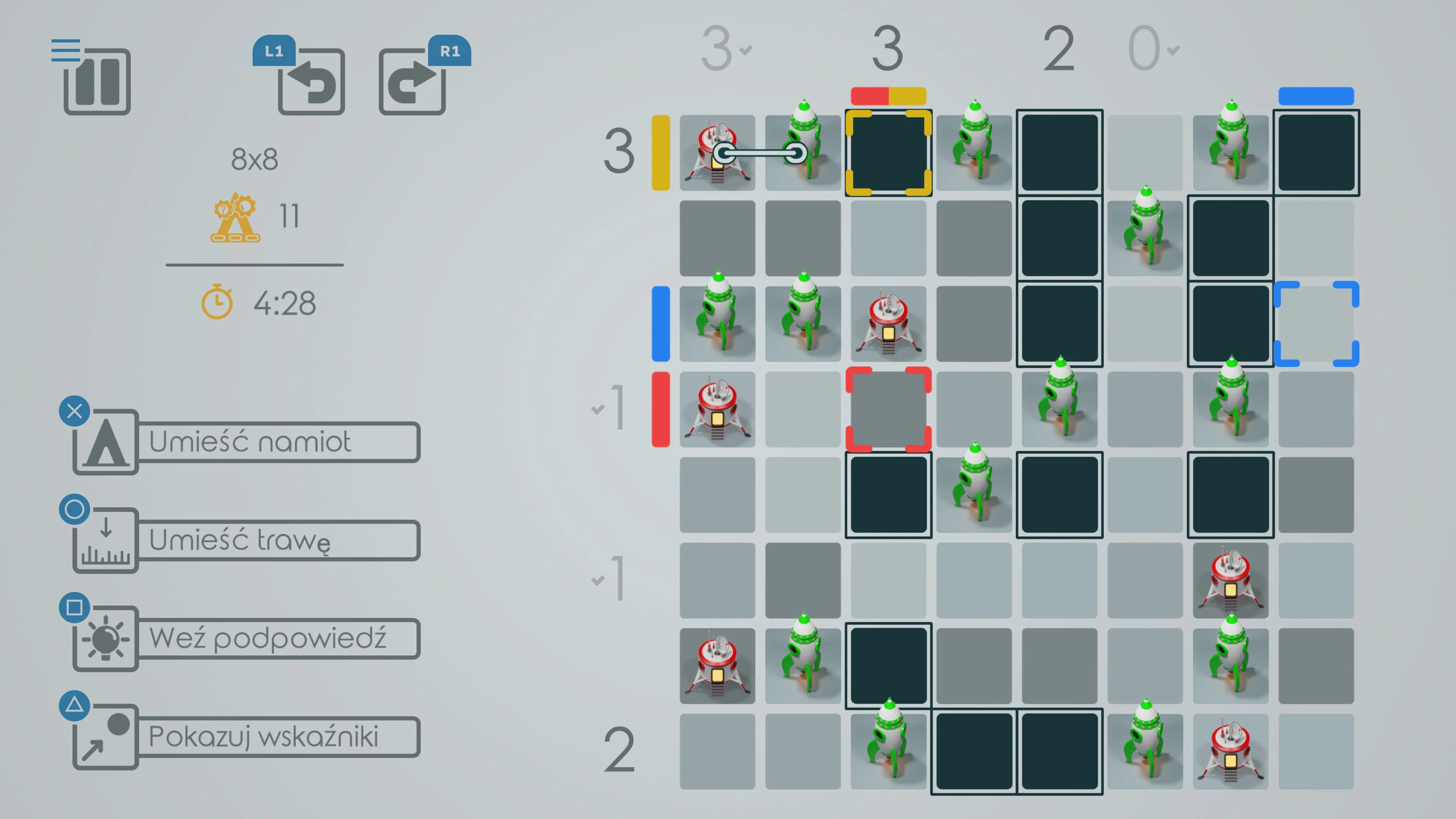Image resolution: width=1456 pixels, height=819 pixels.
Task: Undo the last move with the L1 arrow
Action: [311, 83]
